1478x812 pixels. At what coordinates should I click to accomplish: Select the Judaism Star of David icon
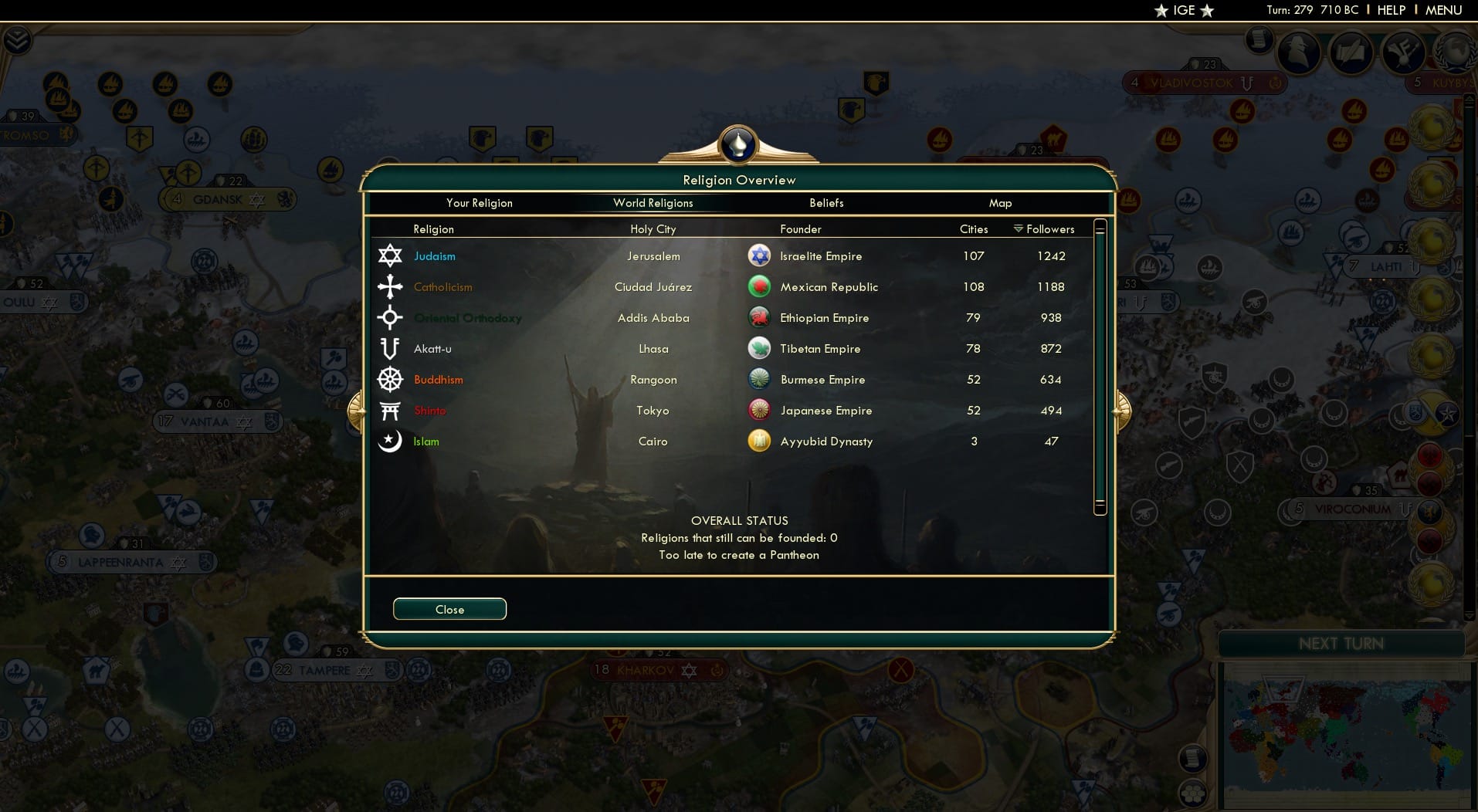[x=391, y=255]
